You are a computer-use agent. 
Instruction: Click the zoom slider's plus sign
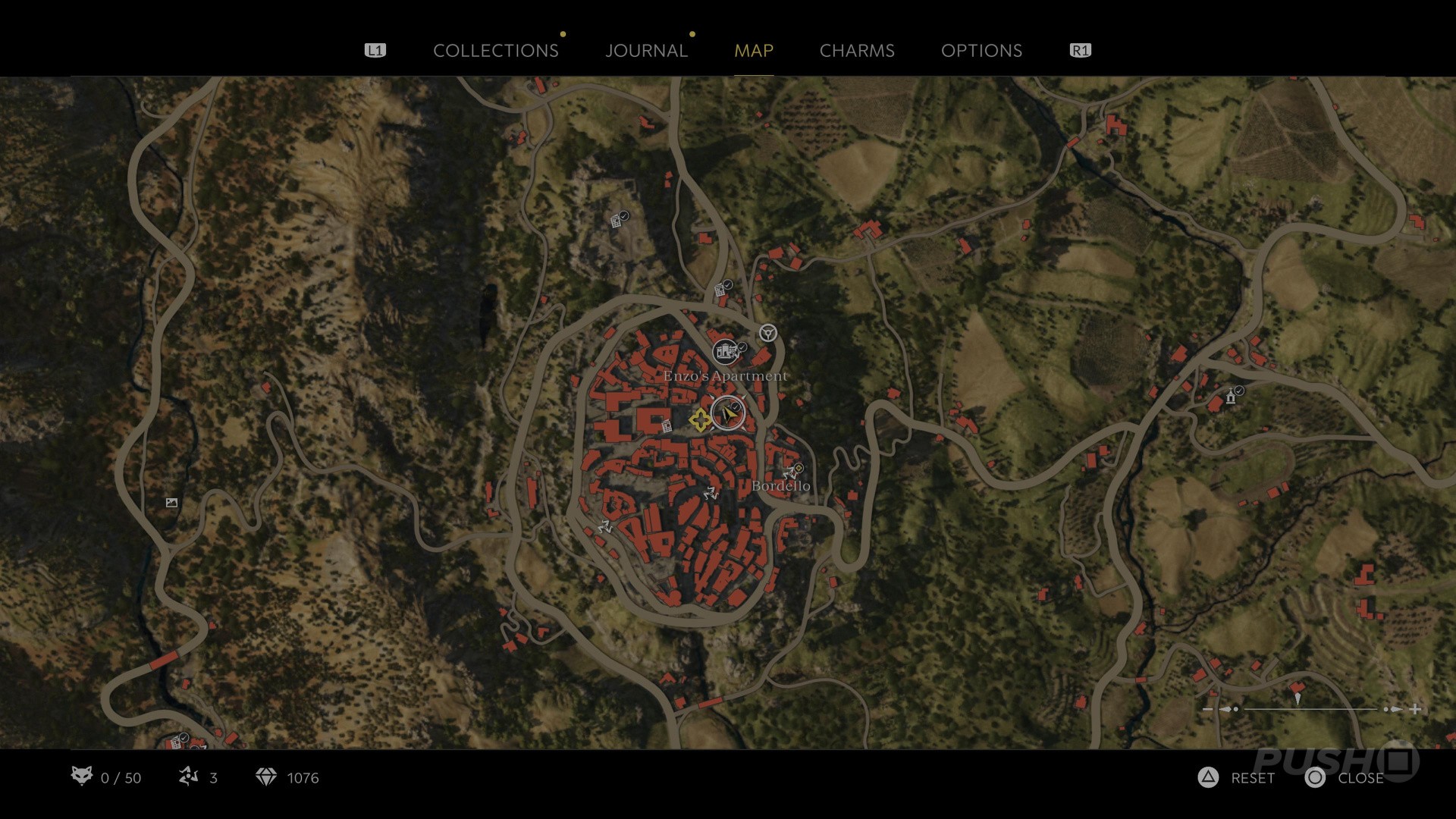[1415, 709]
